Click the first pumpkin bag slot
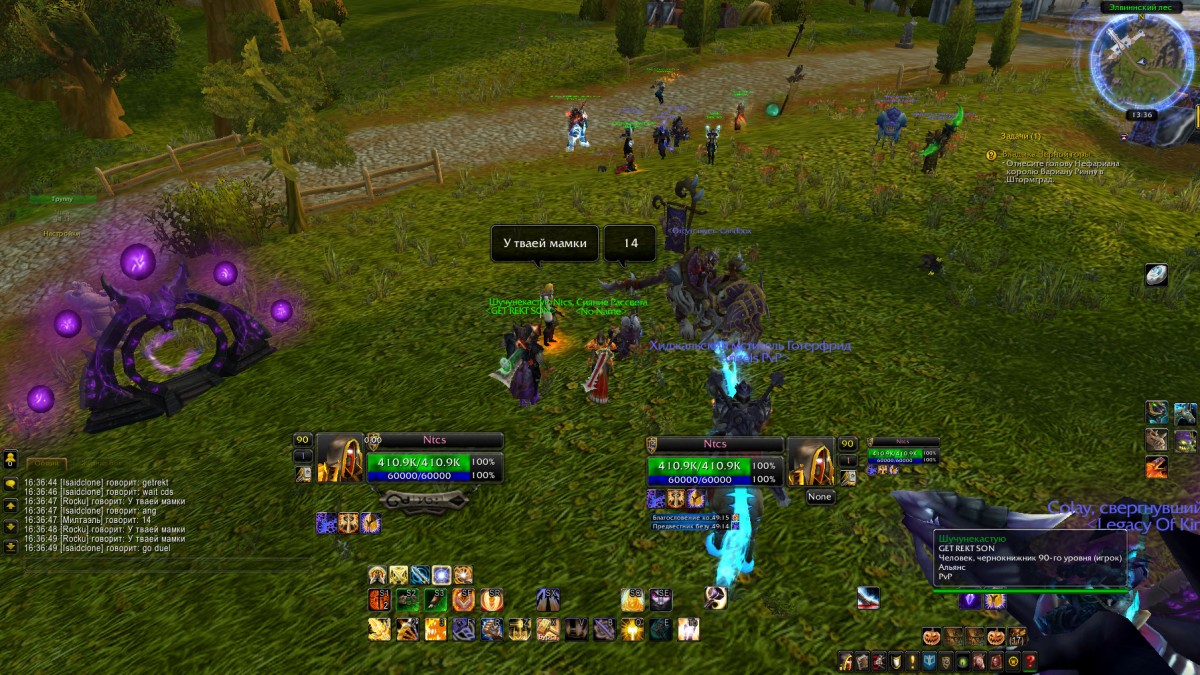 pyautogui.click(x=933, y=637)
